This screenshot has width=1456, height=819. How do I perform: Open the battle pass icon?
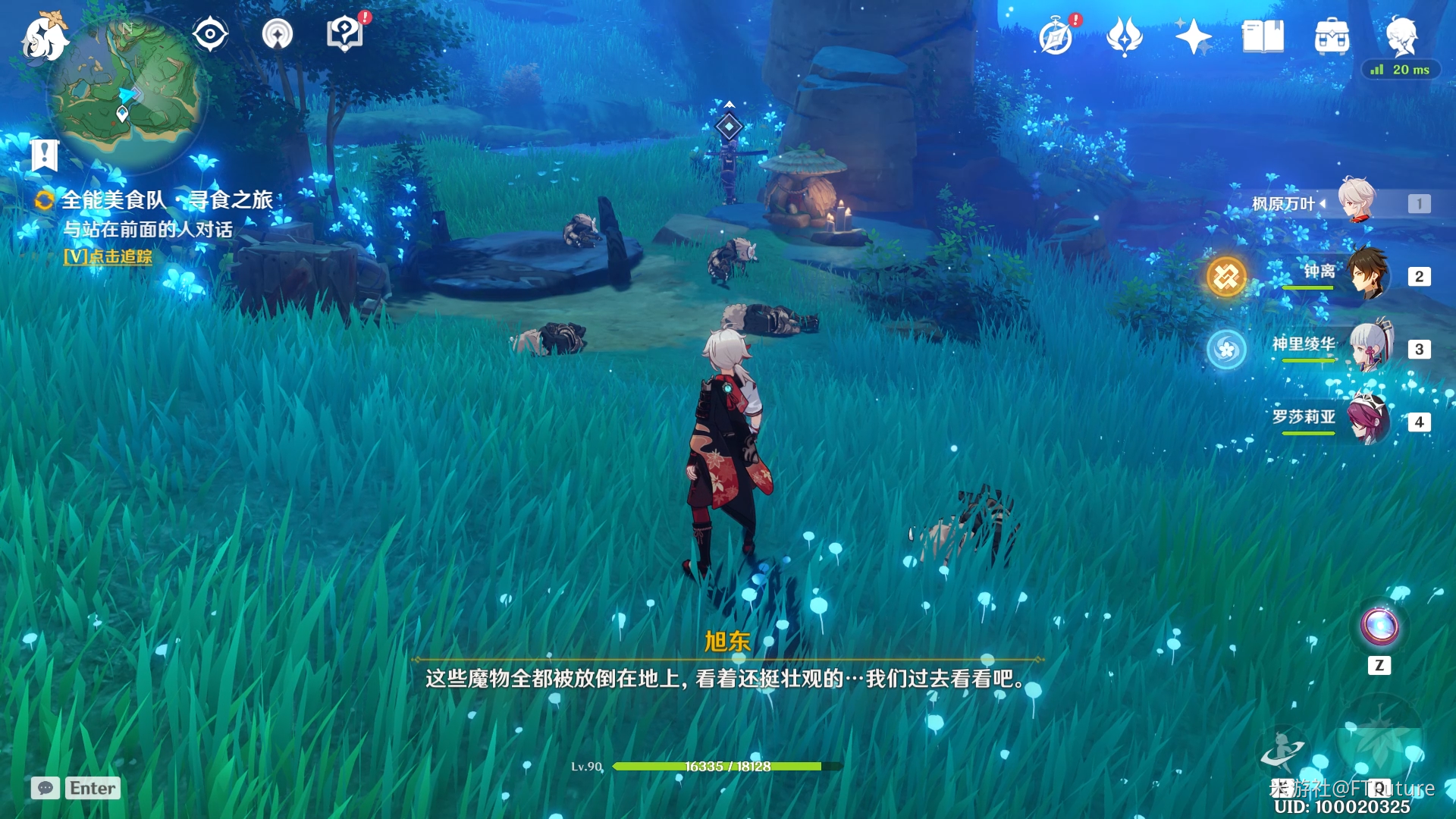pyautogui.click(x=1124, y=36)
